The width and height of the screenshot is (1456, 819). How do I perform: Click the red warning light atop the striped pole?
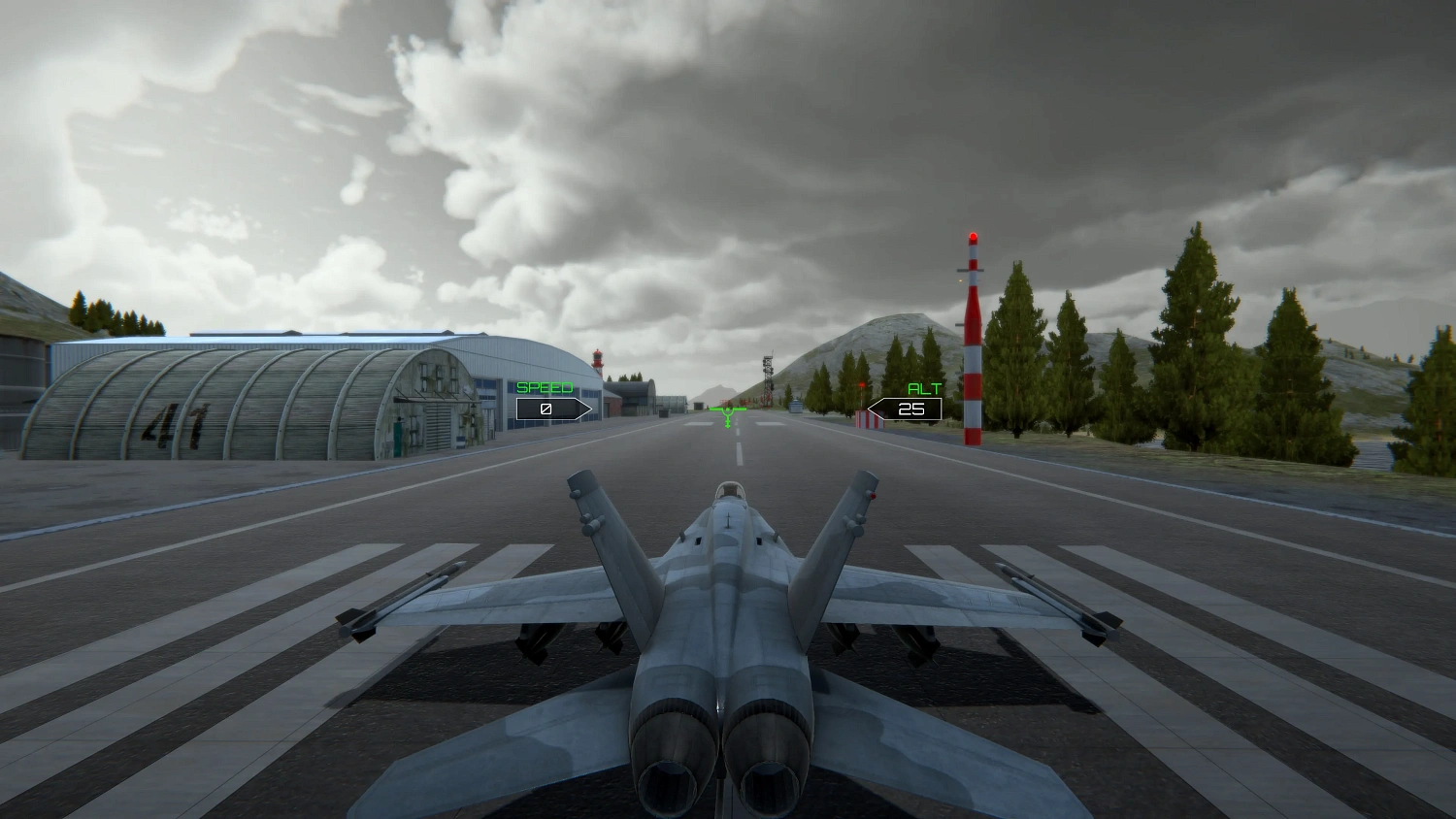point(972,234)
